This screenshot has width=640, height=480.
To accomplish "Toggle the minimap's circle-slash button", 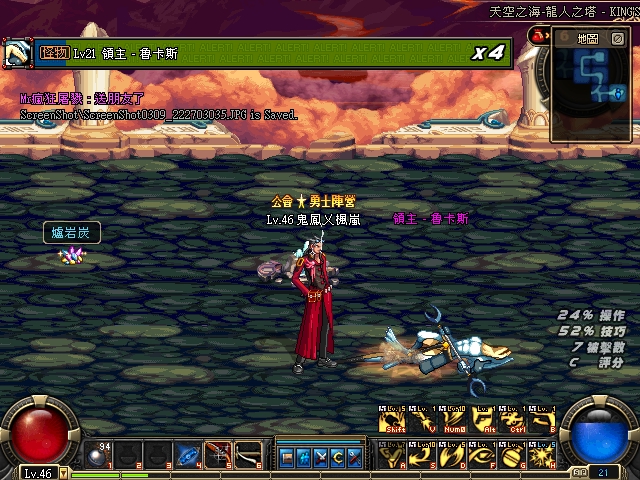I will 617,38.
